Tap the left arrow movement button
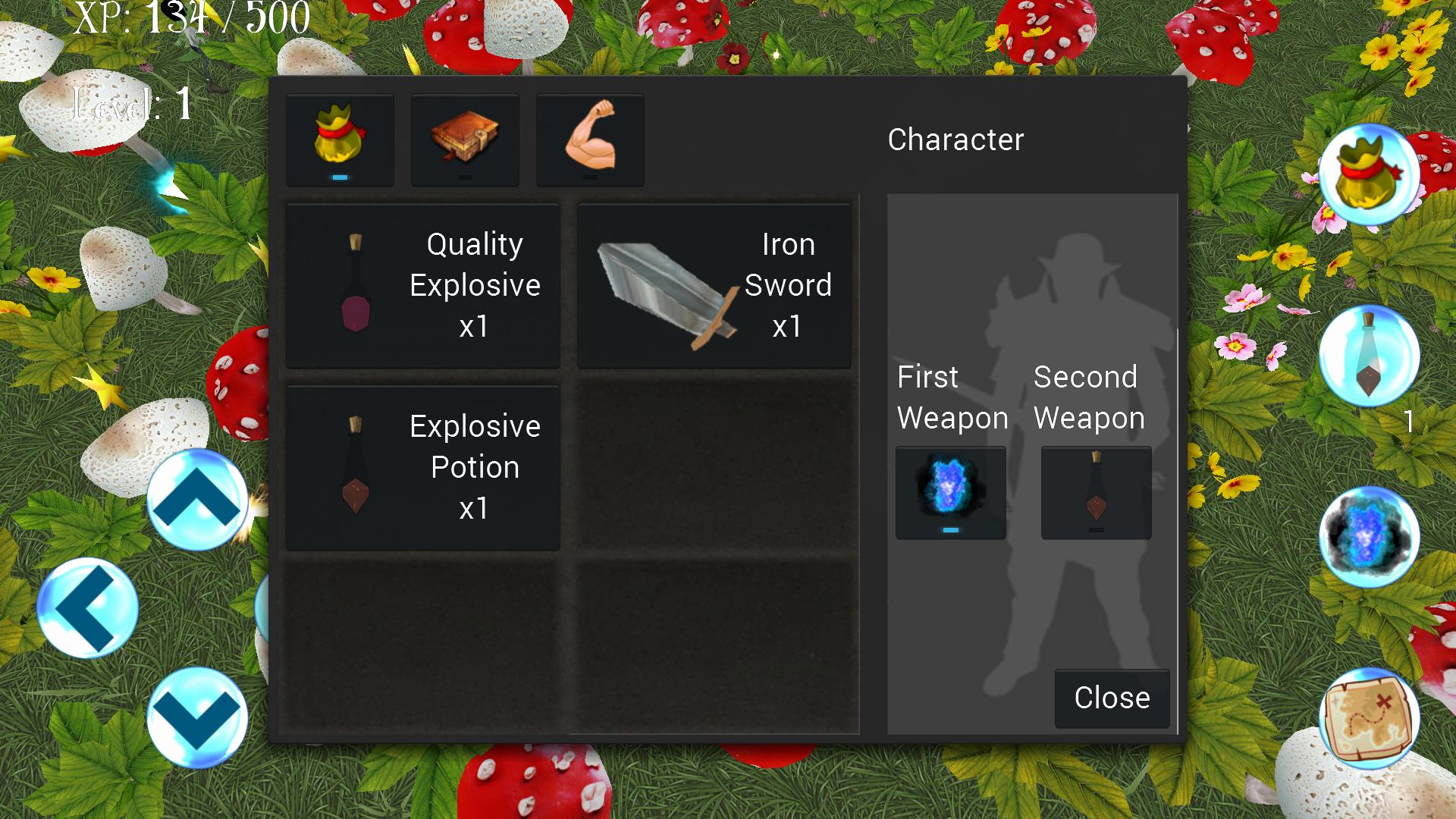1456x819 pixels. point(87,607)
